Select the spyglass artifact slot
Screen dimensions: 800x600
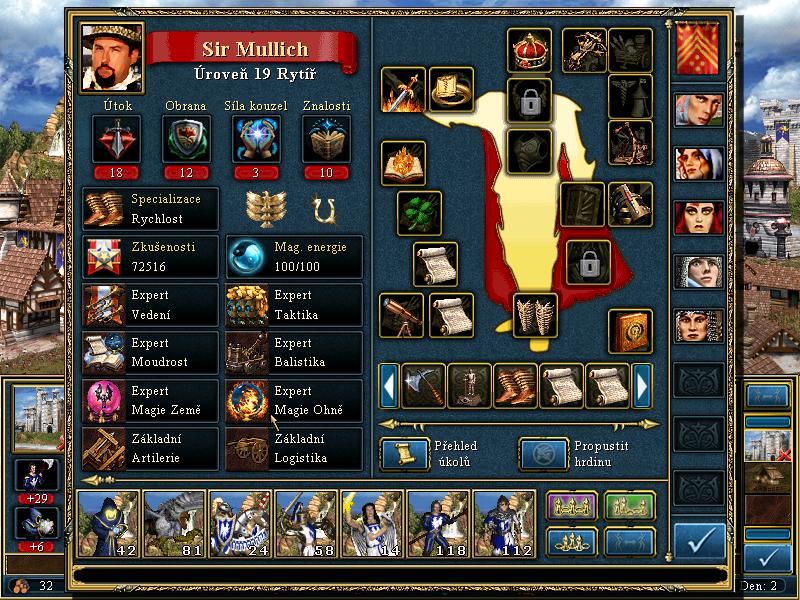[402, 315]
